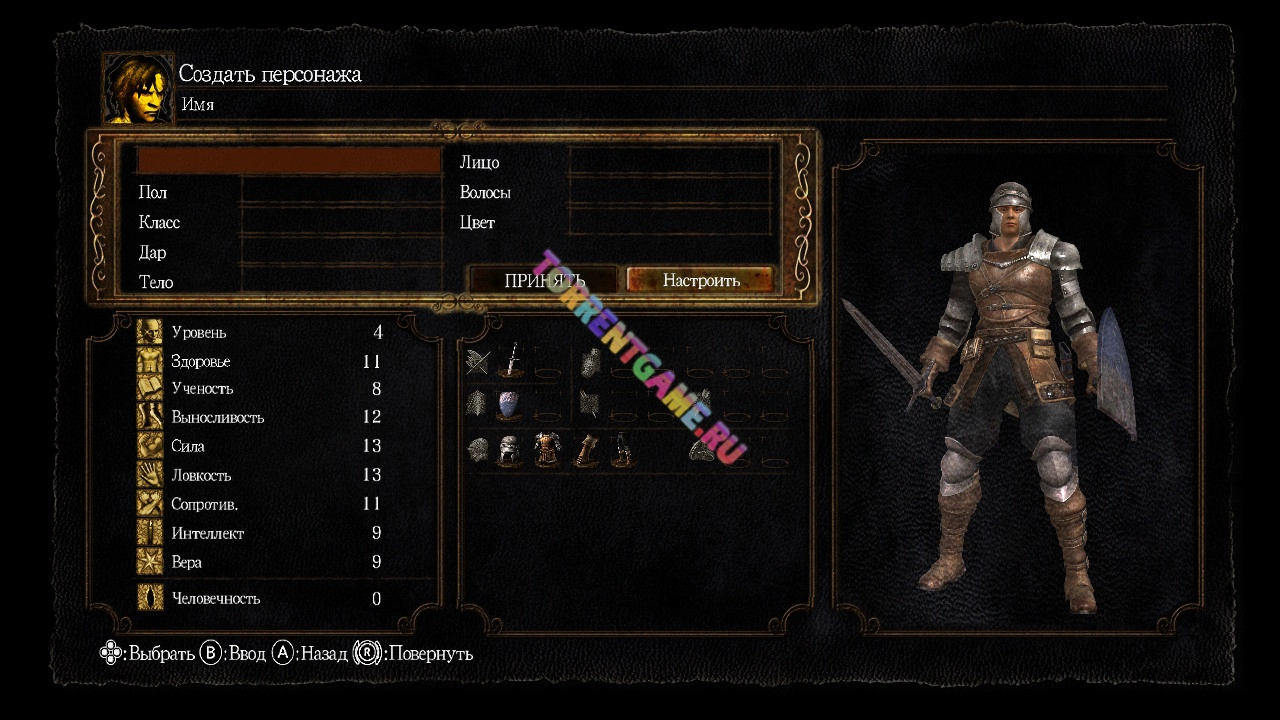The height and width of the screenshot is (720, 1280).
Task: Select the Цвет (color) option field
Action: click(x=670, y=222)
